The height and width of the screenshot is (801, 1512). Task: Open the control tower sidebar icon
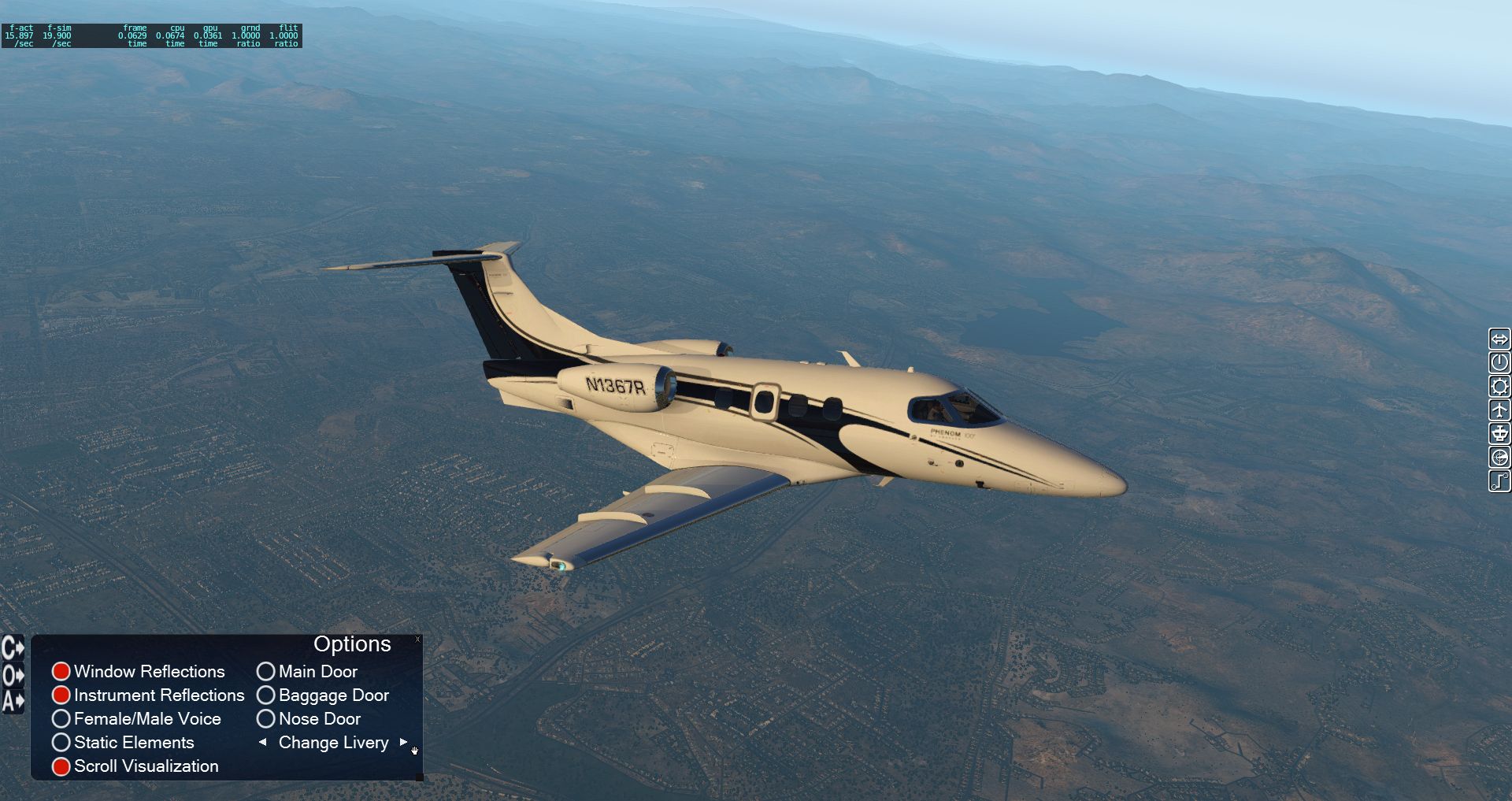point(1499,434)
